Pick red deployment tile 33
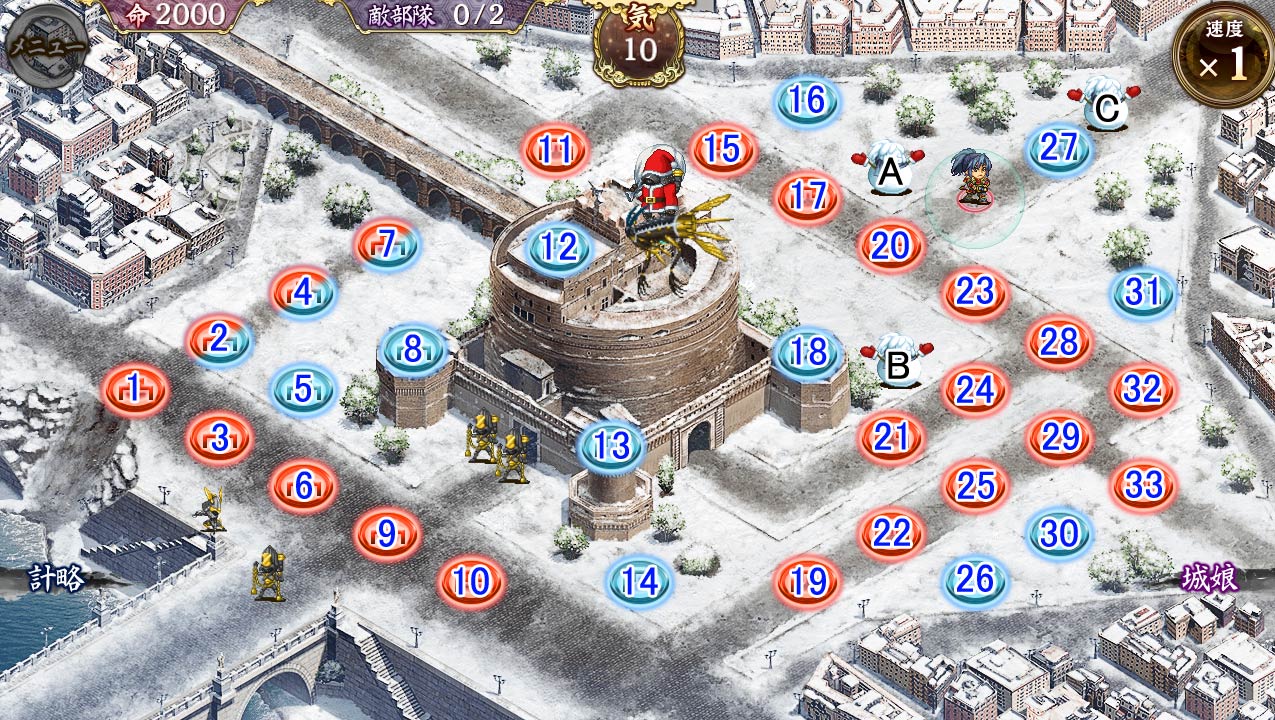This screenshot has height=720, width=1275. [x=1143, y=485]
